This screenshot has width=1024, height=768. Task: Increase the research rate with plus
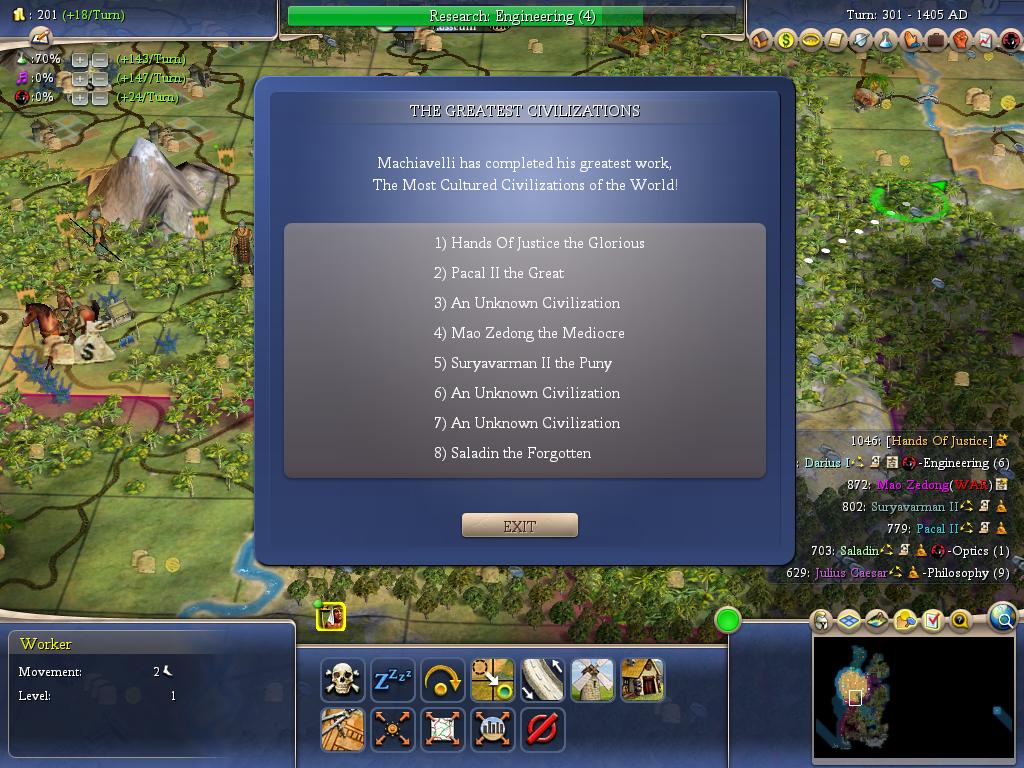[x=80, y=59]
